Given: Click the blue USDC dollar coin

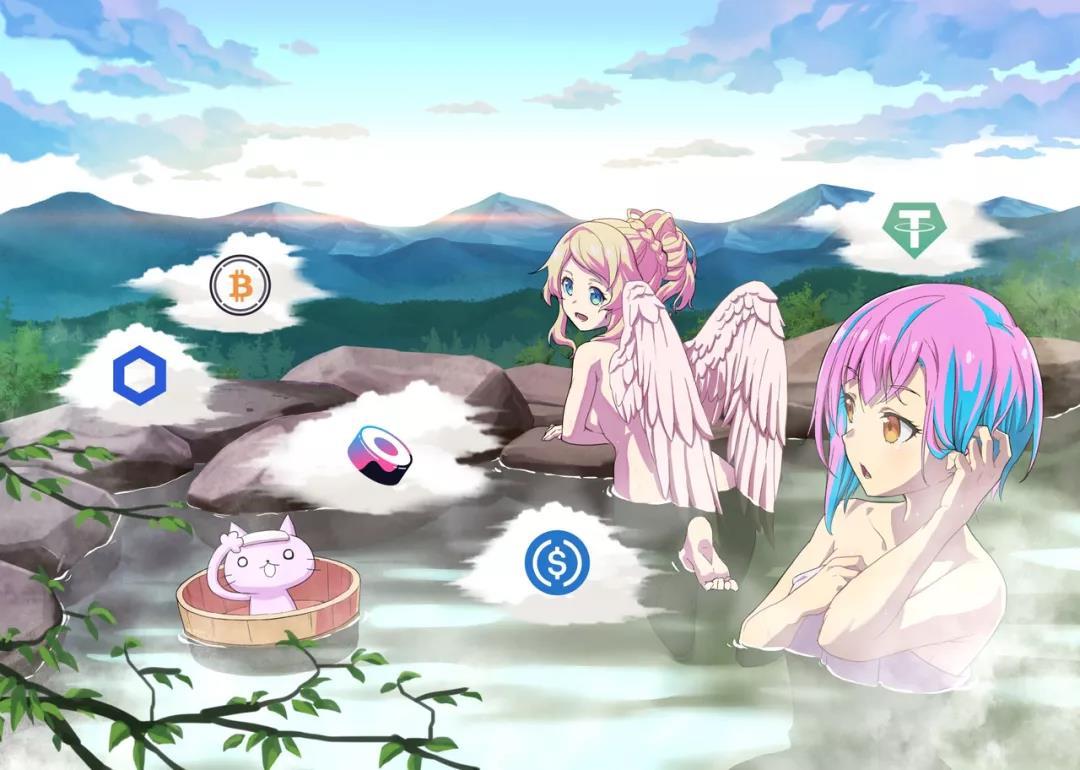Looking at the screenshot, I should pos(557,561).
